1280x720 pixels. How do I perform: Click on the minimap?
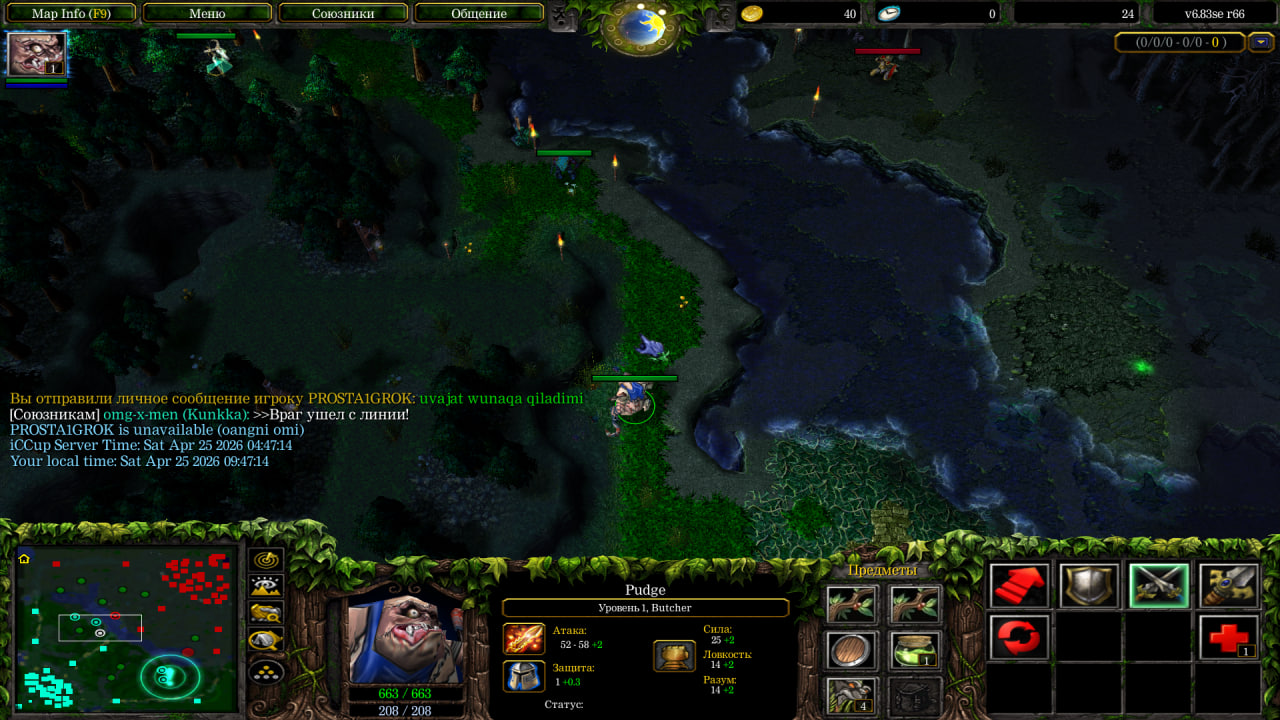[x=126, y=628]
